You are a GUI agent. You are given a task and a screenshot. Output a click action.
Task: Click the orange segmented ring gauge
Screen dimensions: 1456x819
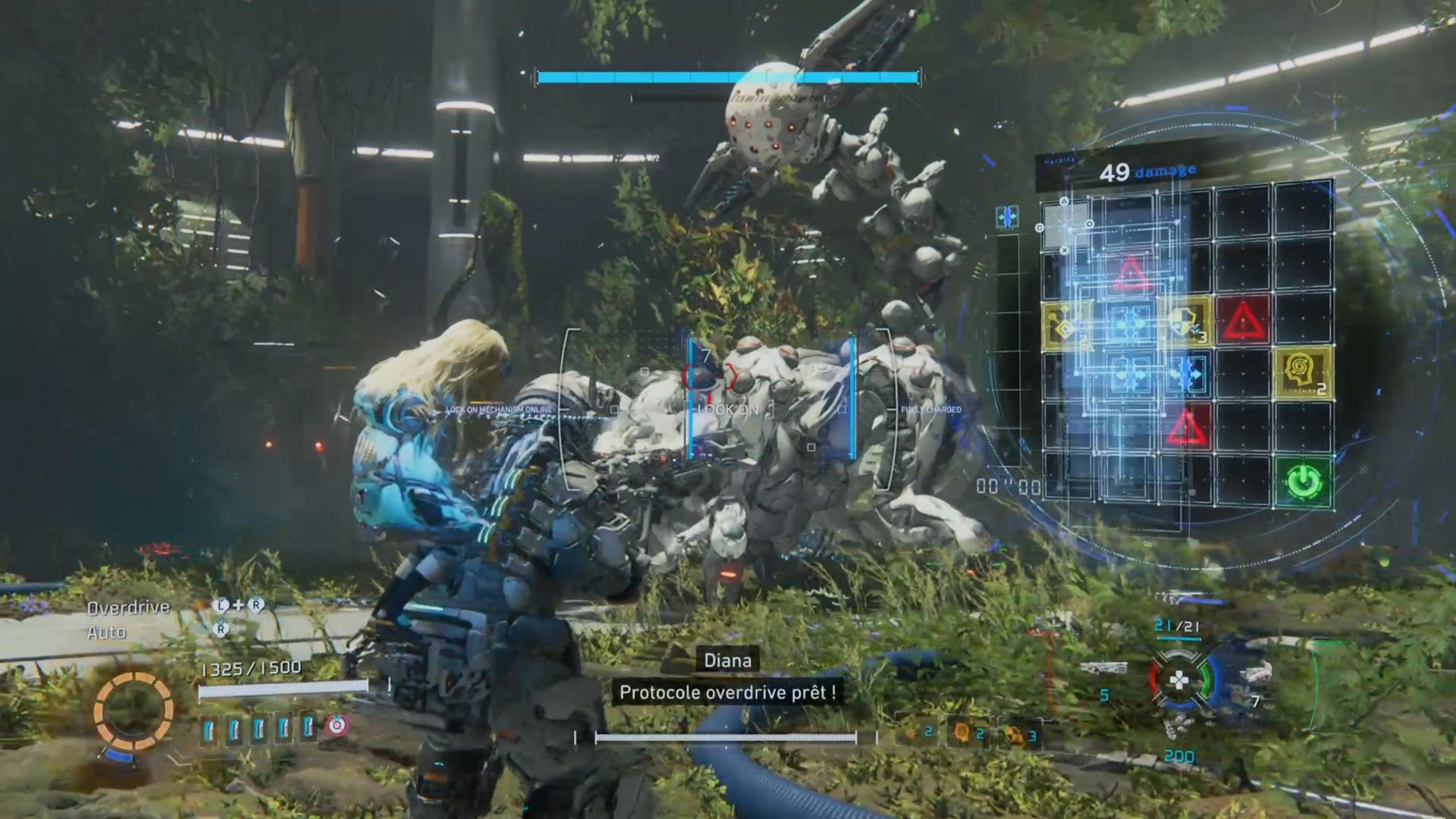coord(133,711)
